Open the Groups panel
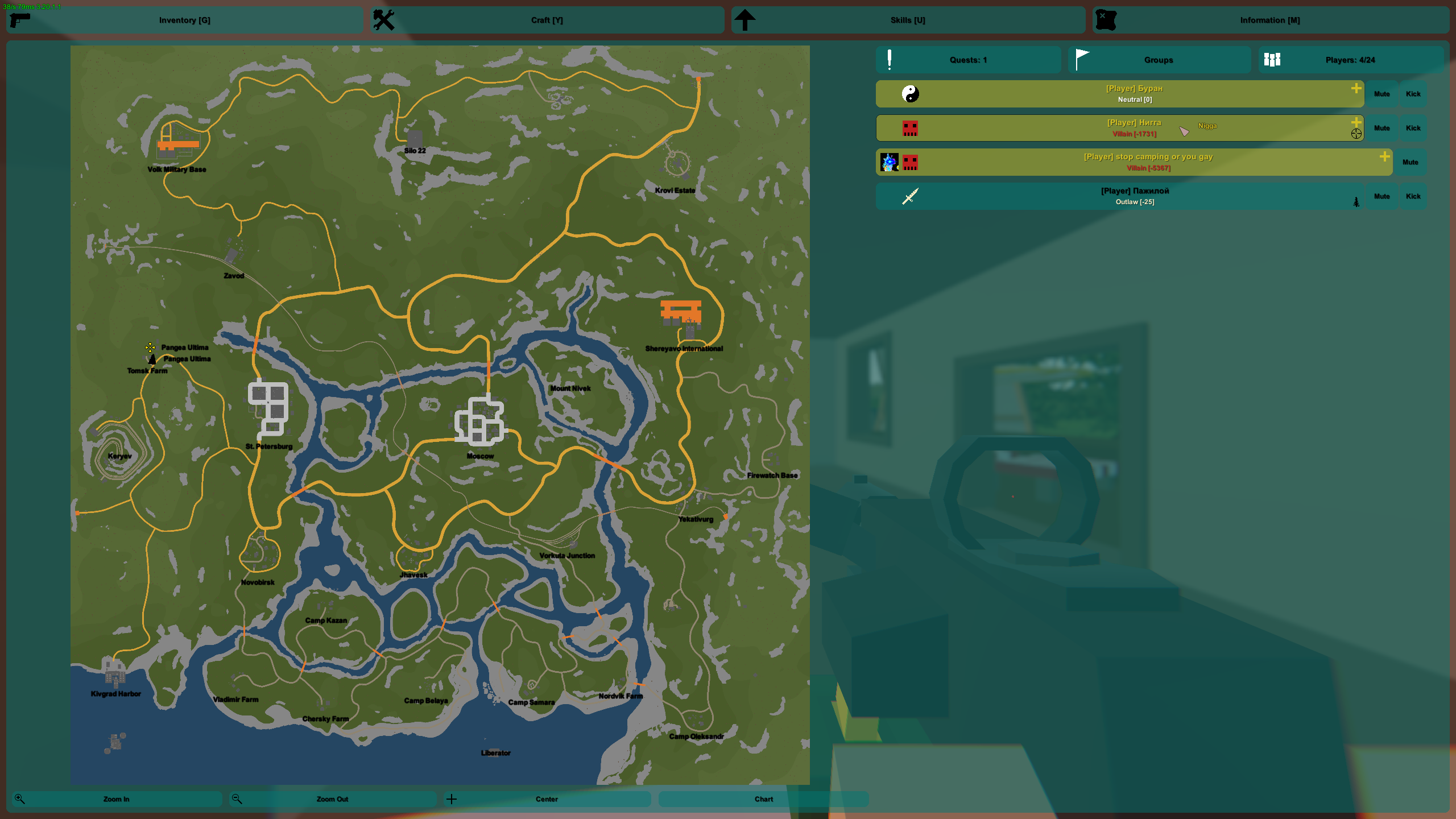The height and width of the screenshot is (819, 1456). [x=1159, y=60]
